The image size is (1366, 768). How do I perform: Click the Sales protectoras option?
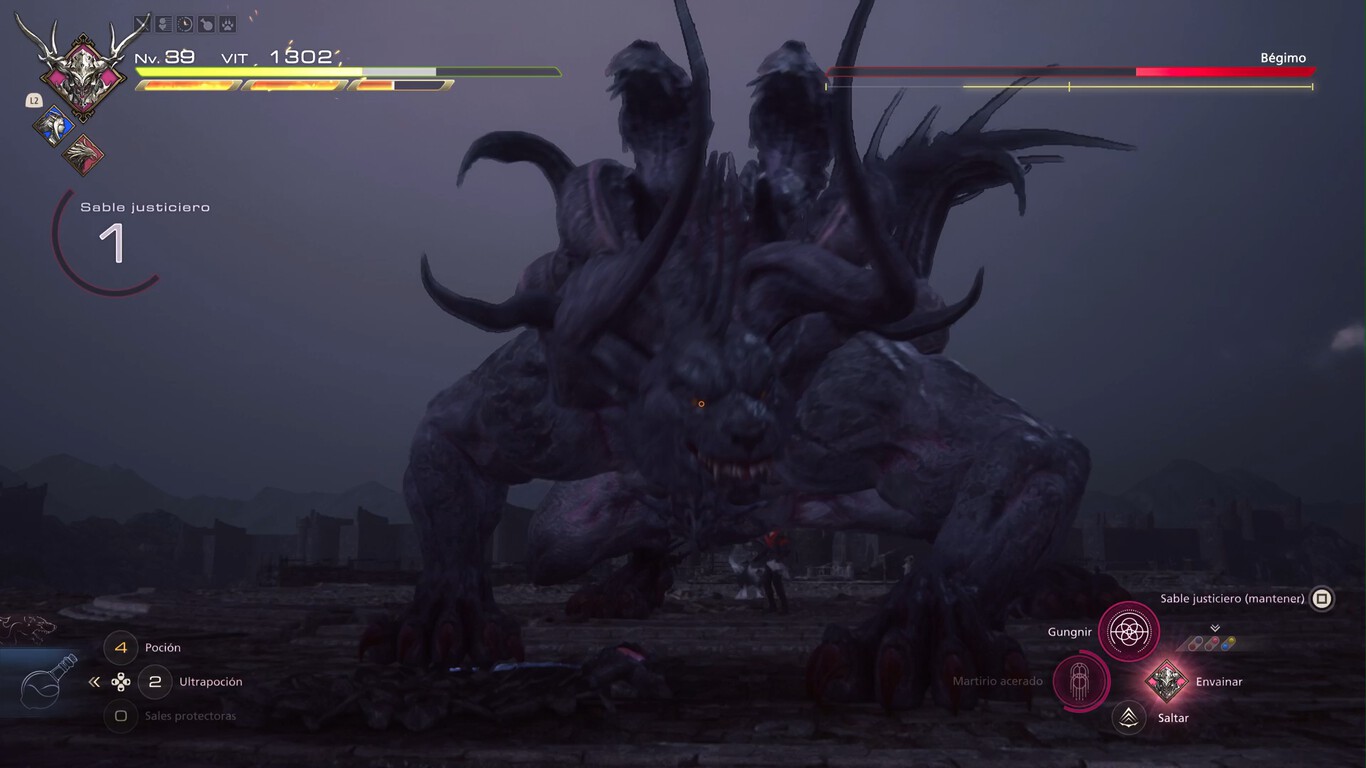190,716
